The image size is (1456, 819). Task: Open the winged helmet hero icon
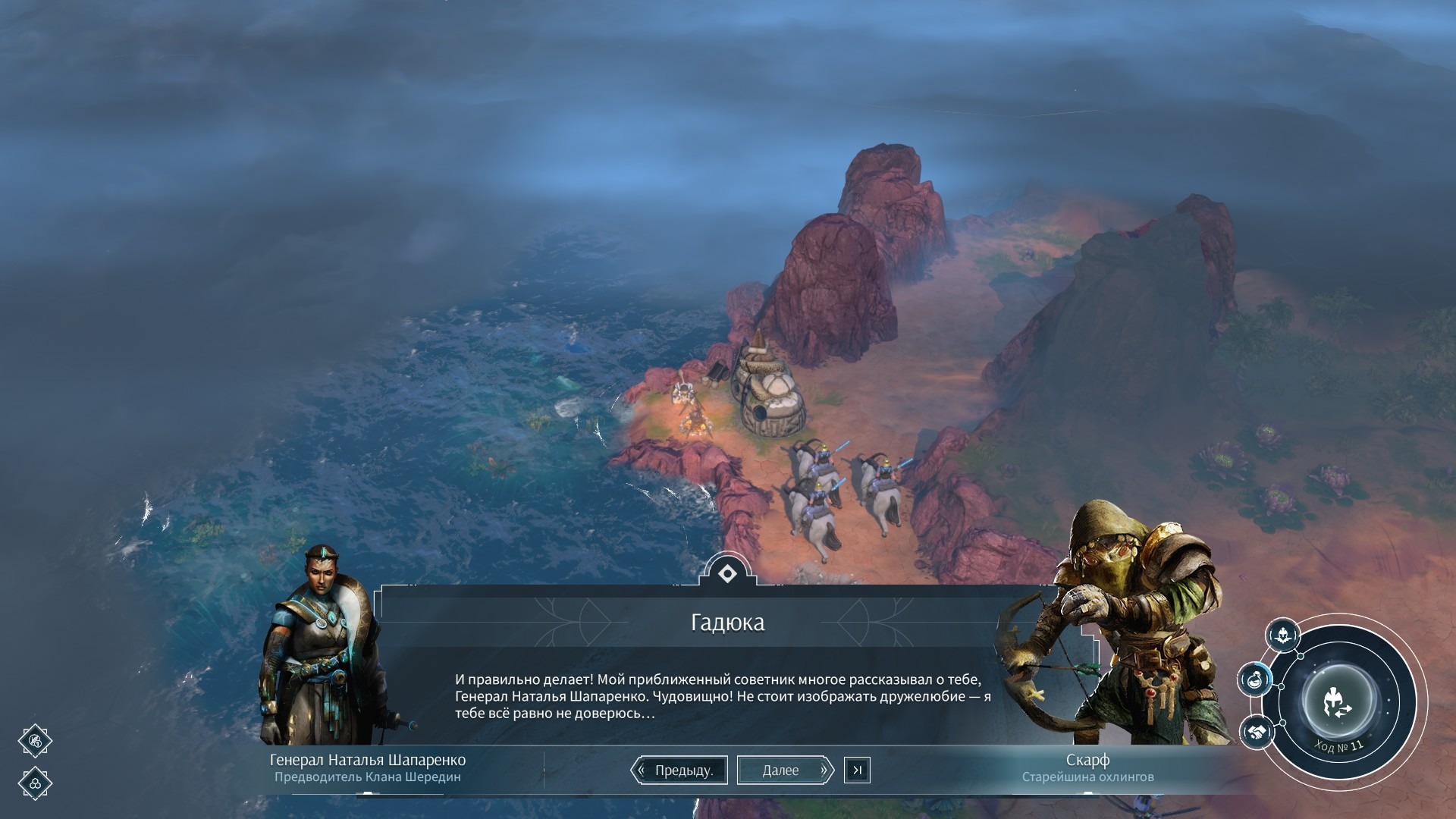click(x=1282, y=635)
